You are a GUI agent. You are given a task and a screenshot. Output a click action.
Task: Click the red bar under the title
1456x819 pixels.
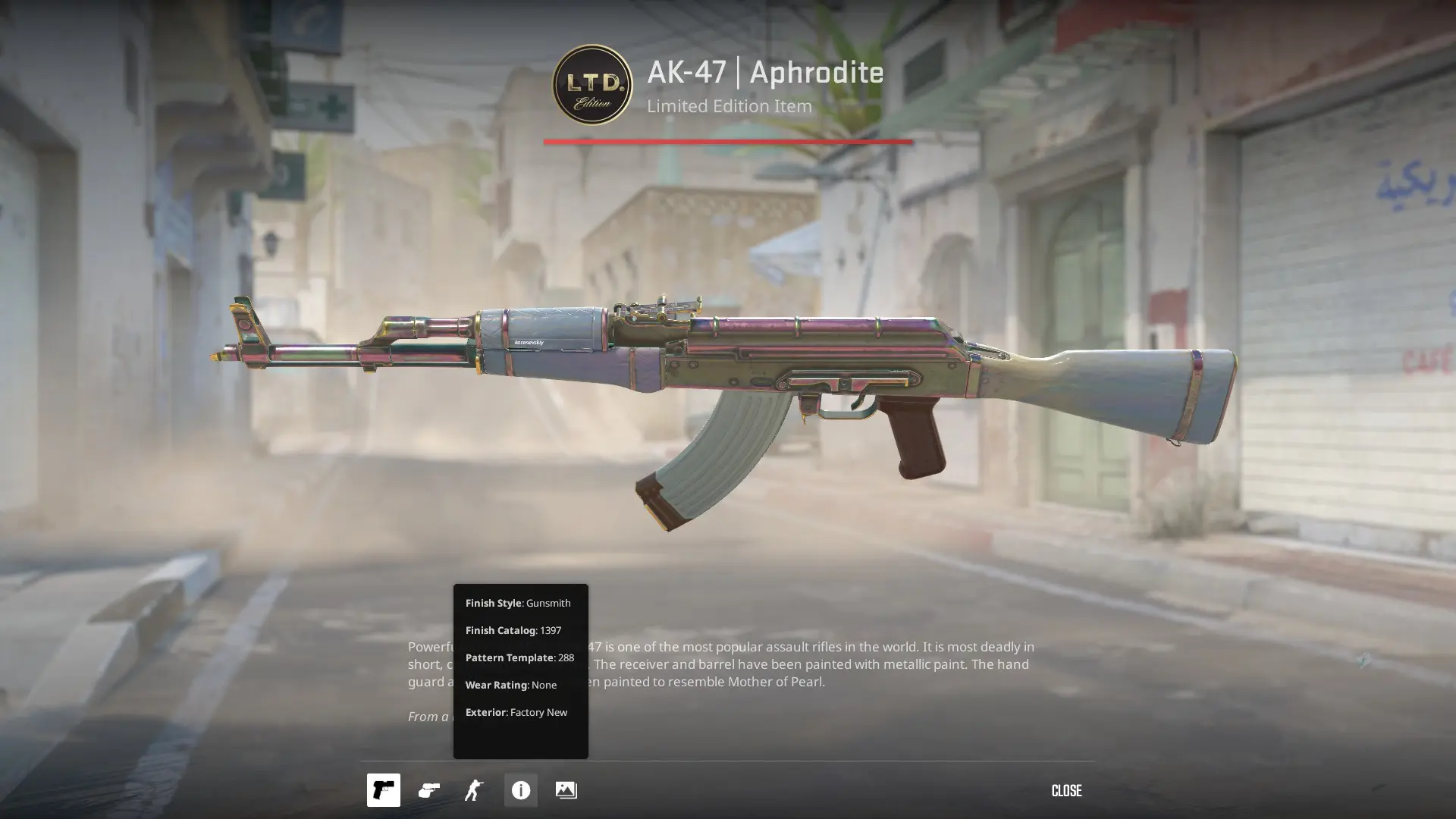click(728, 140)
